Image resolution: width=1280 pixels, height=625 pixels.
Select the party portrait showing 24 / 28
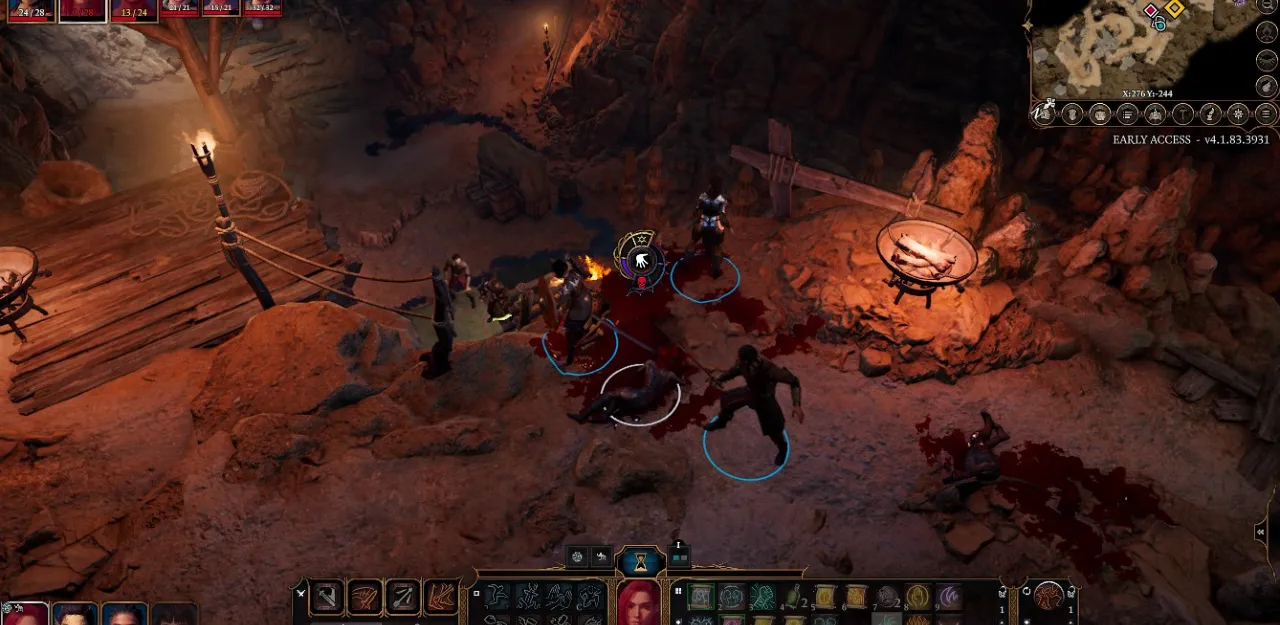coord(29,10)
